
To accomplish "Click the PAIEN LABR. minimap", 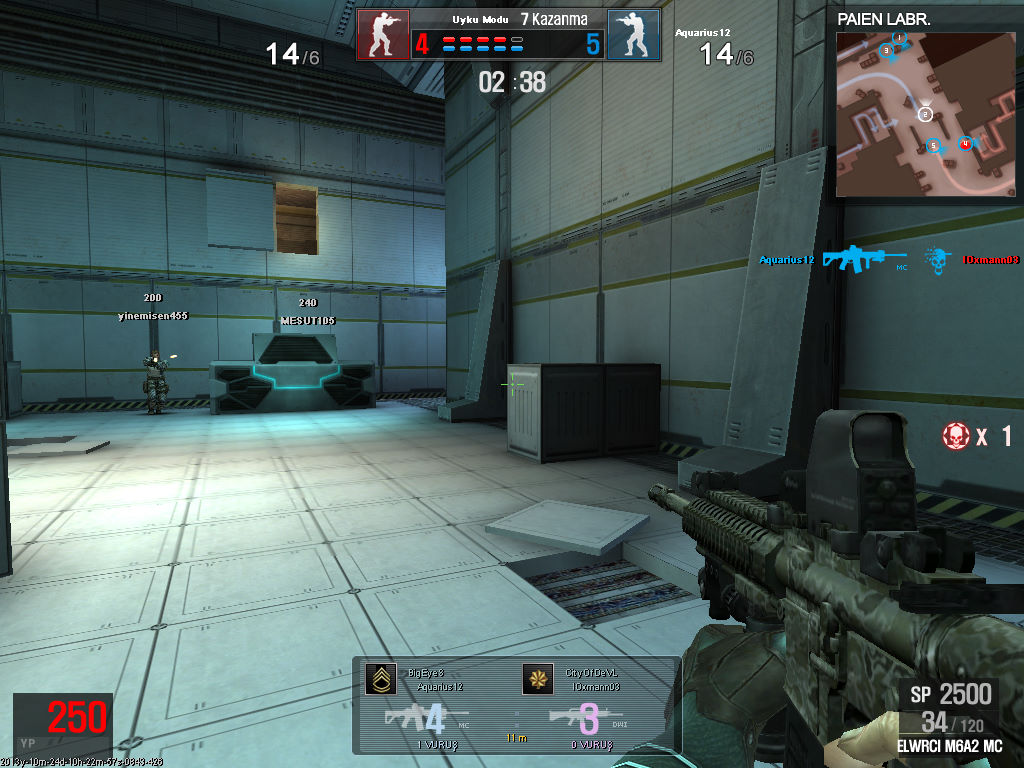I will coord(925,113).
